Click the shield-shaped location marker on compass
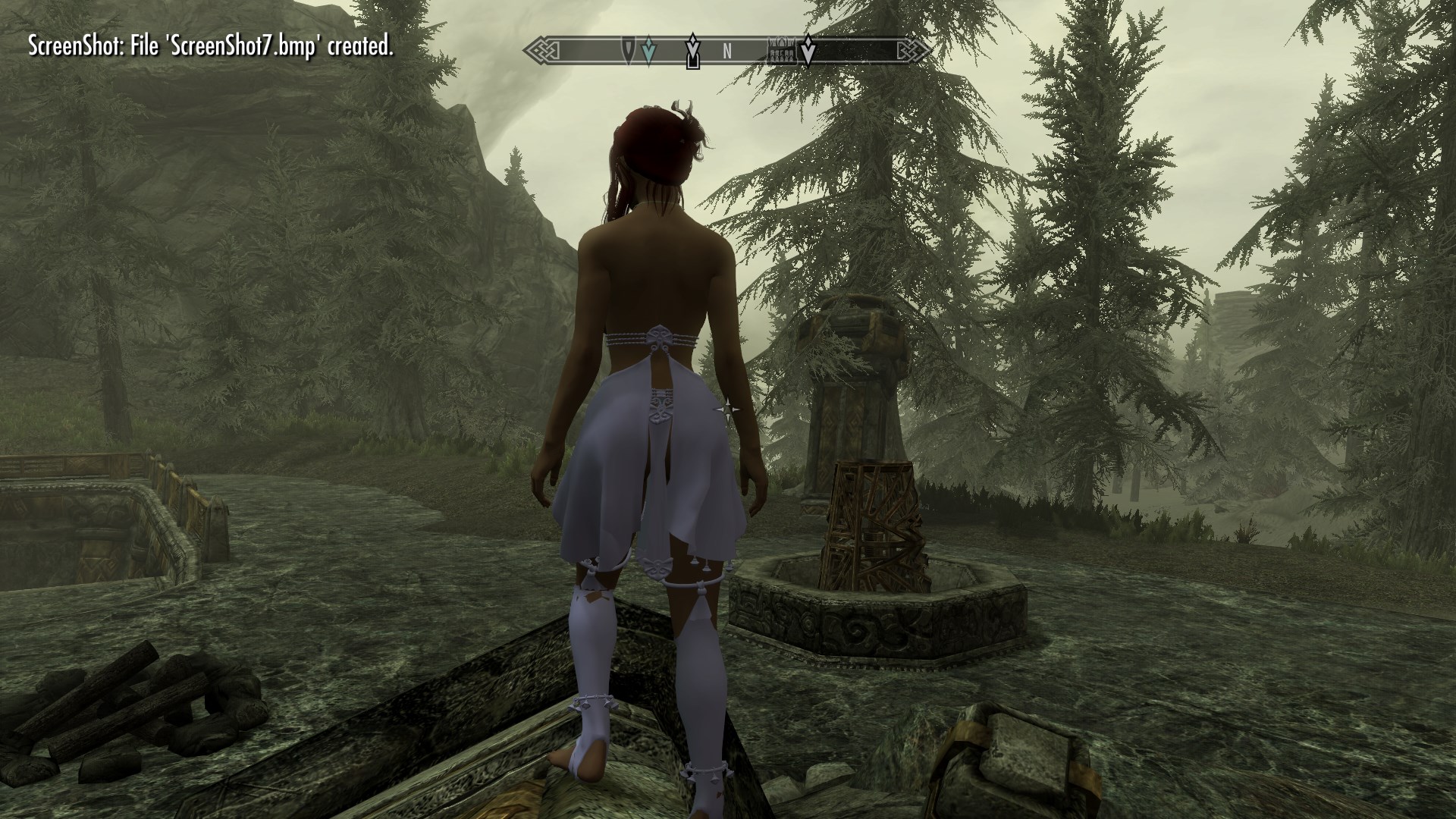This screenshot has width=1456, height=819. pos(629,51)
